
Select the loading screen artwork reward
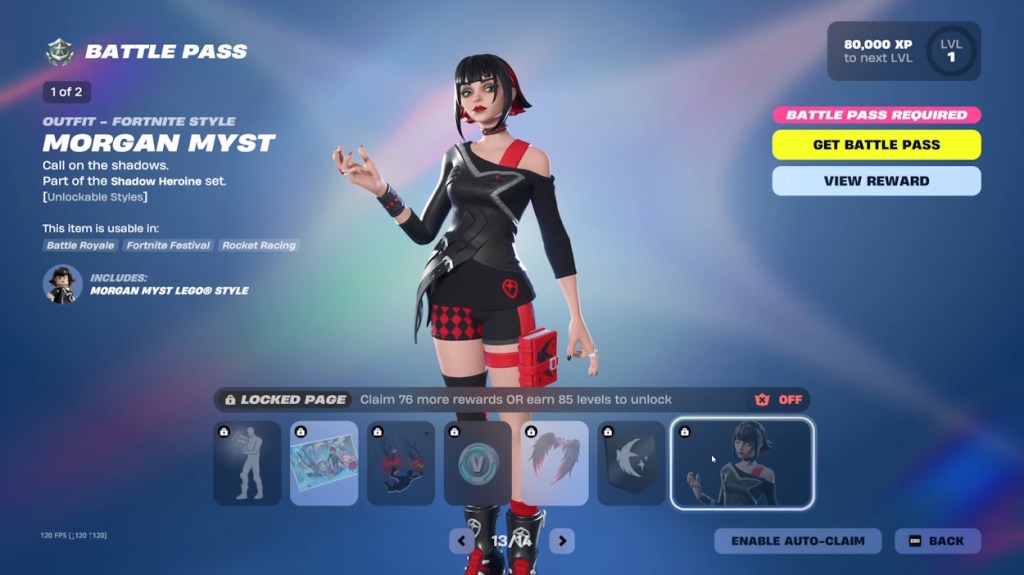pyautogui.click(x=324, y=463)
